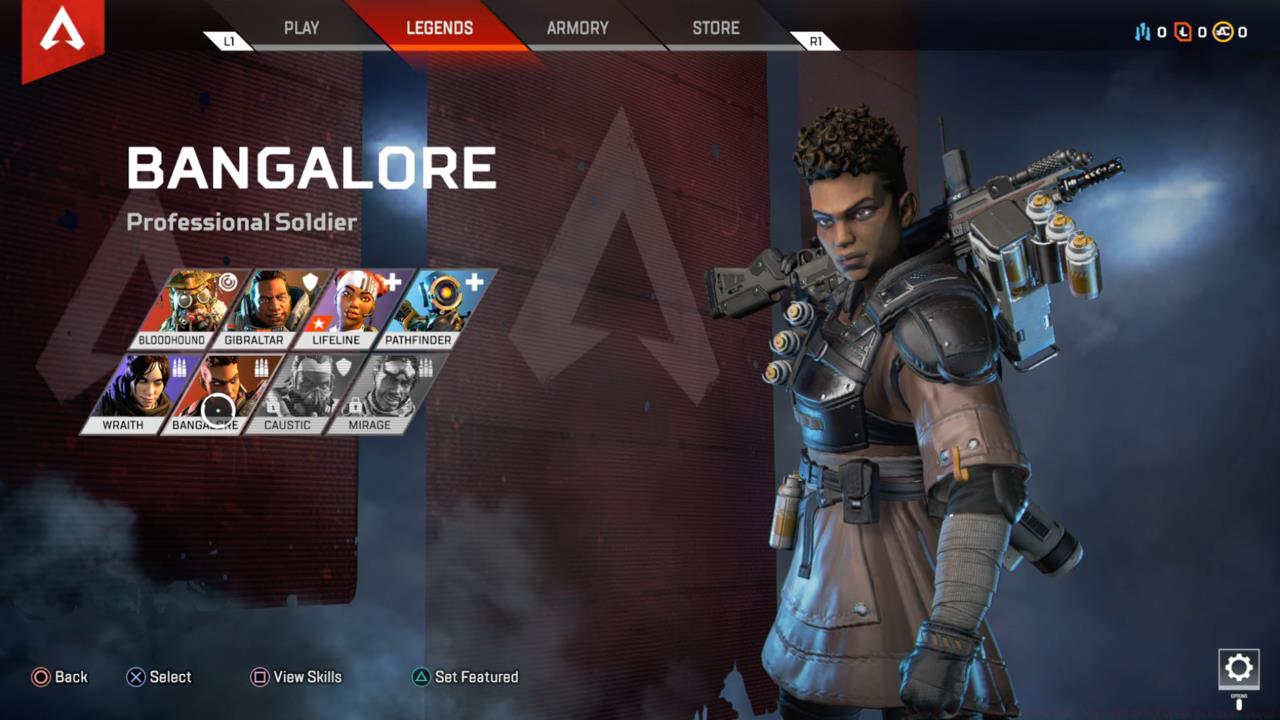Click the plus badge on Pathfinder's portrait
Viewport: 1280px width, 720px height.
[x=473, y=282]
